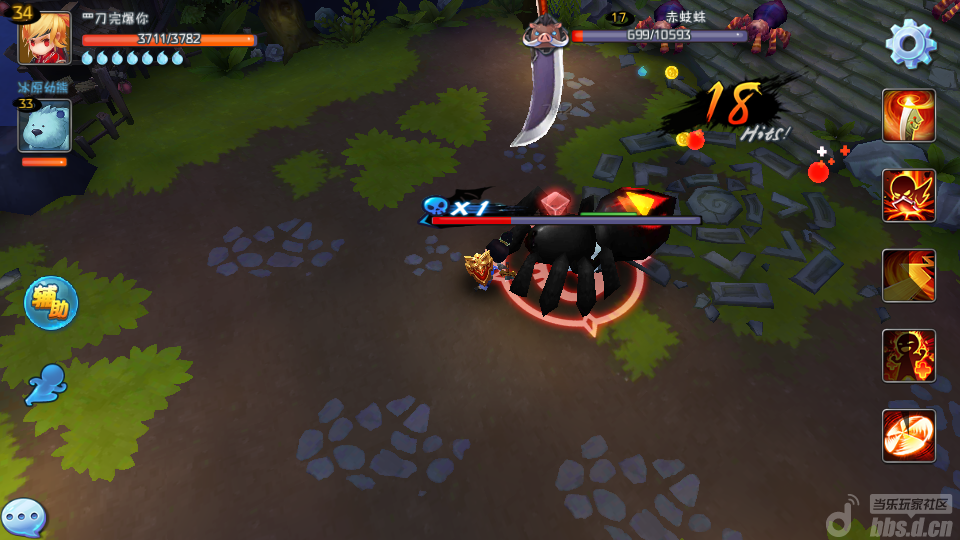Viewport: 960px width, 540px height.
Task: Cast the flaming figure healing-cross skill
Action: pyautogui.click(x=908, y=355)
